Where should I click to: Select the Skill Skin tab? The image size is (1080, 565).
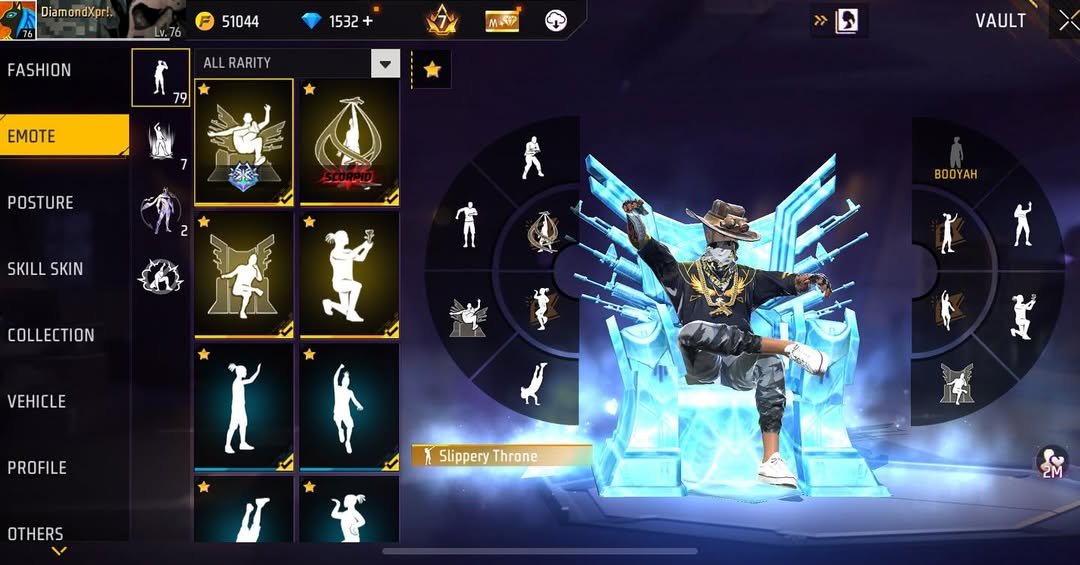pyautogui.click(x=45, y=268)
